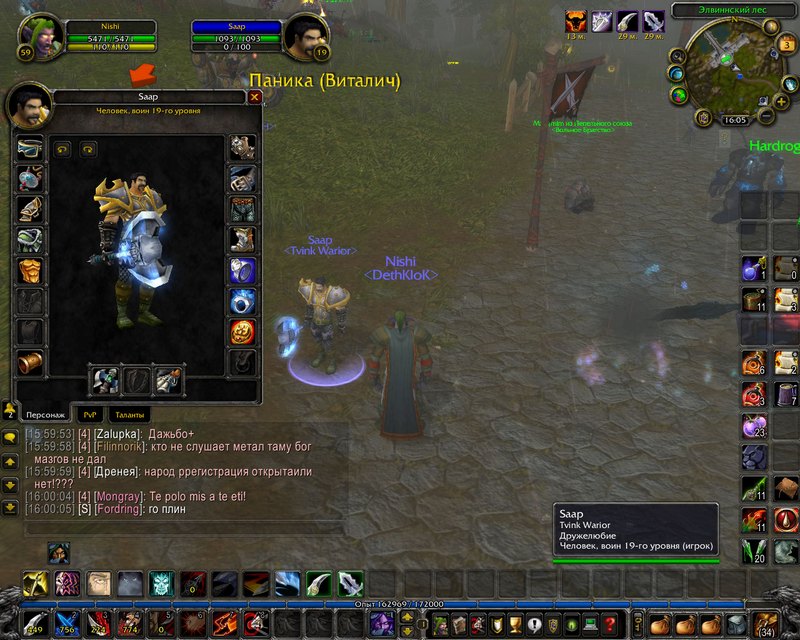
Task: Open the Таланты tab
Action: (129, 414)
